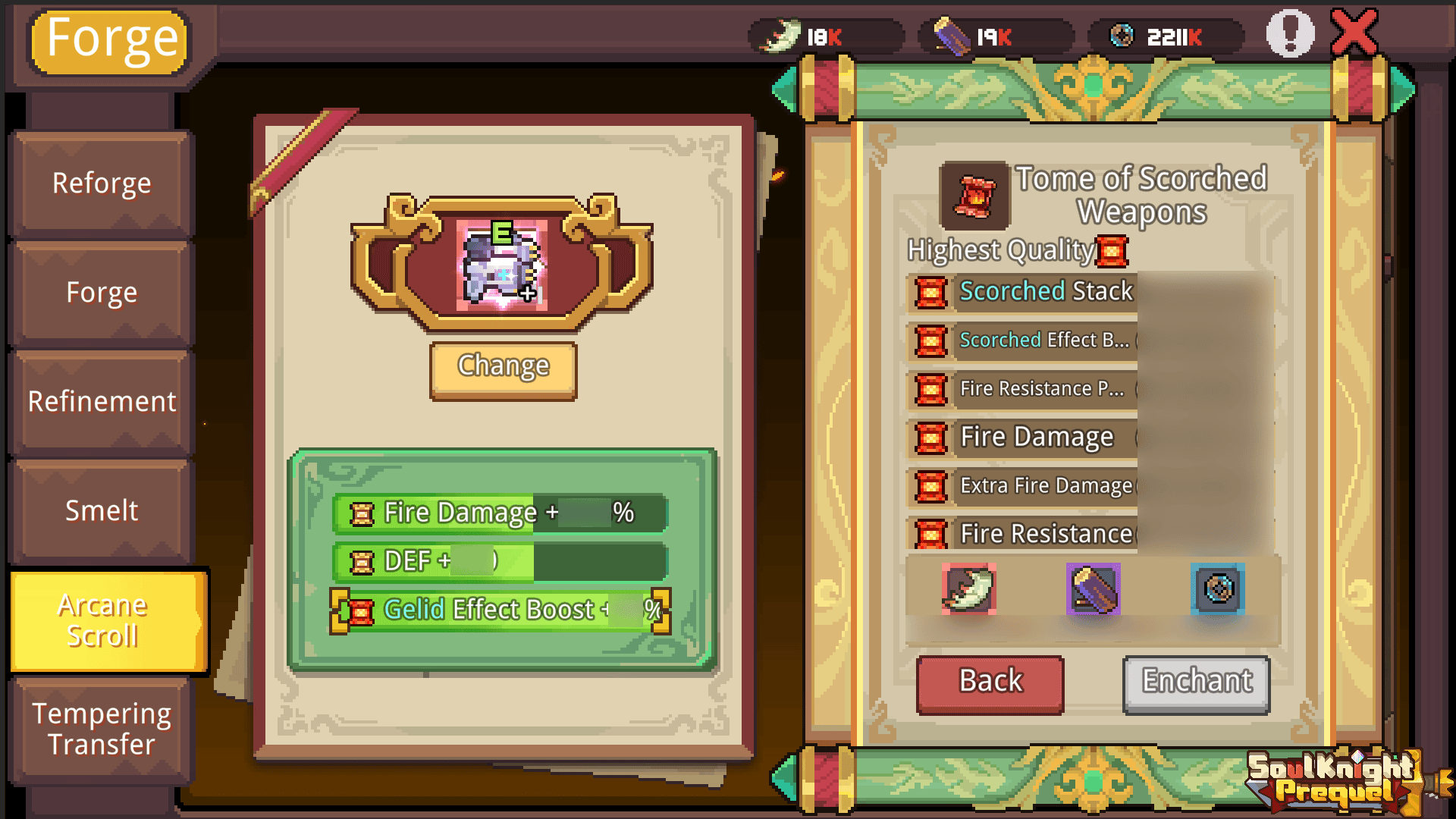Open the Reforge section
Image resolution: width=1456 pixels, height=819 pixels.
[x=101, y=183]
